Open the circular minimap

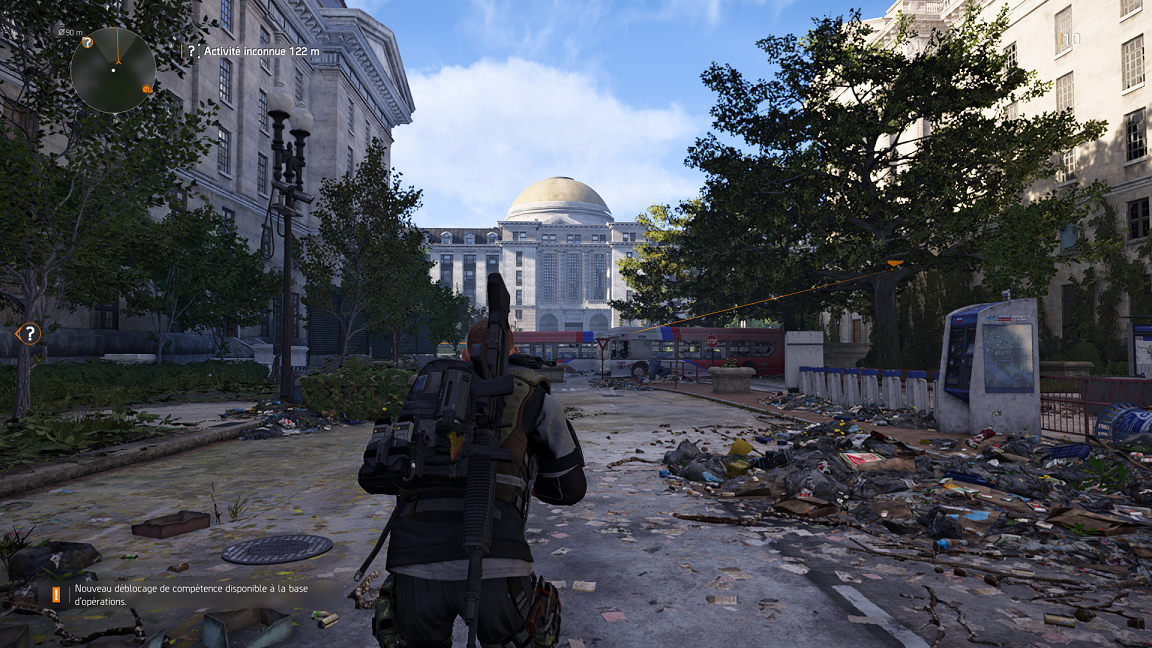(x=113, y=69)
